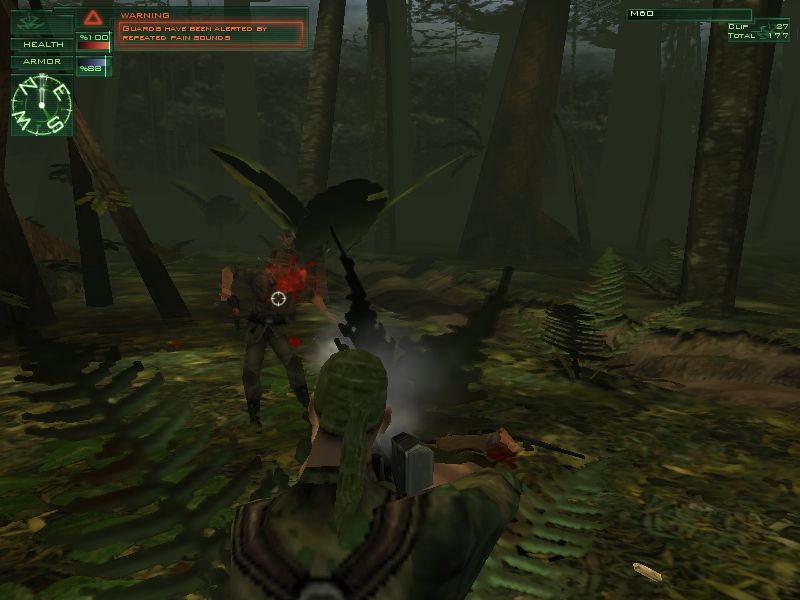Click the compass in the HUD

click(41, 104)
